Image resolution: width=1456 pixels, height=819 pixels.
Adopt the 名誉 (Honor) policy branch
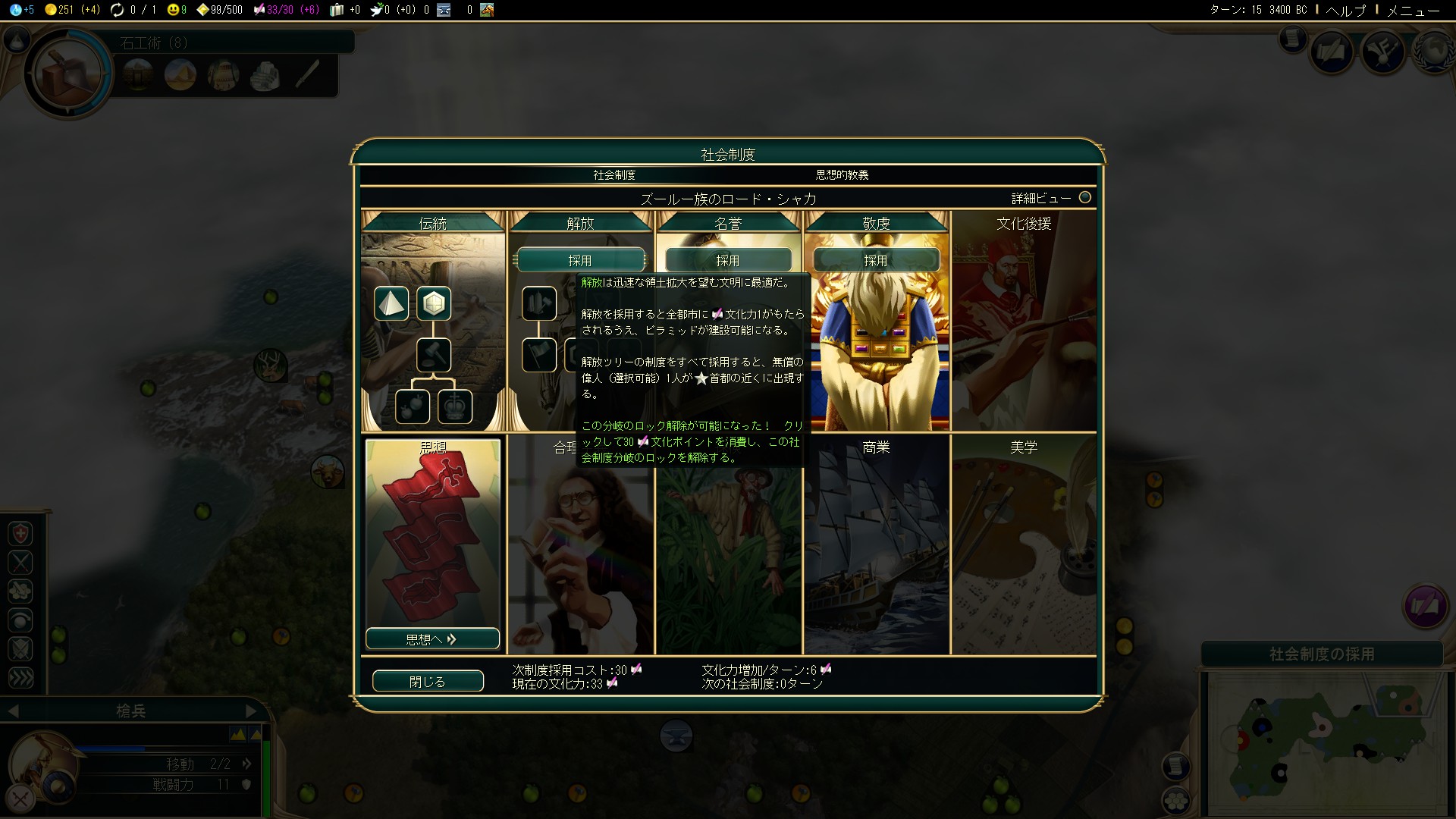pyautogui.click(x=728, y=260)
